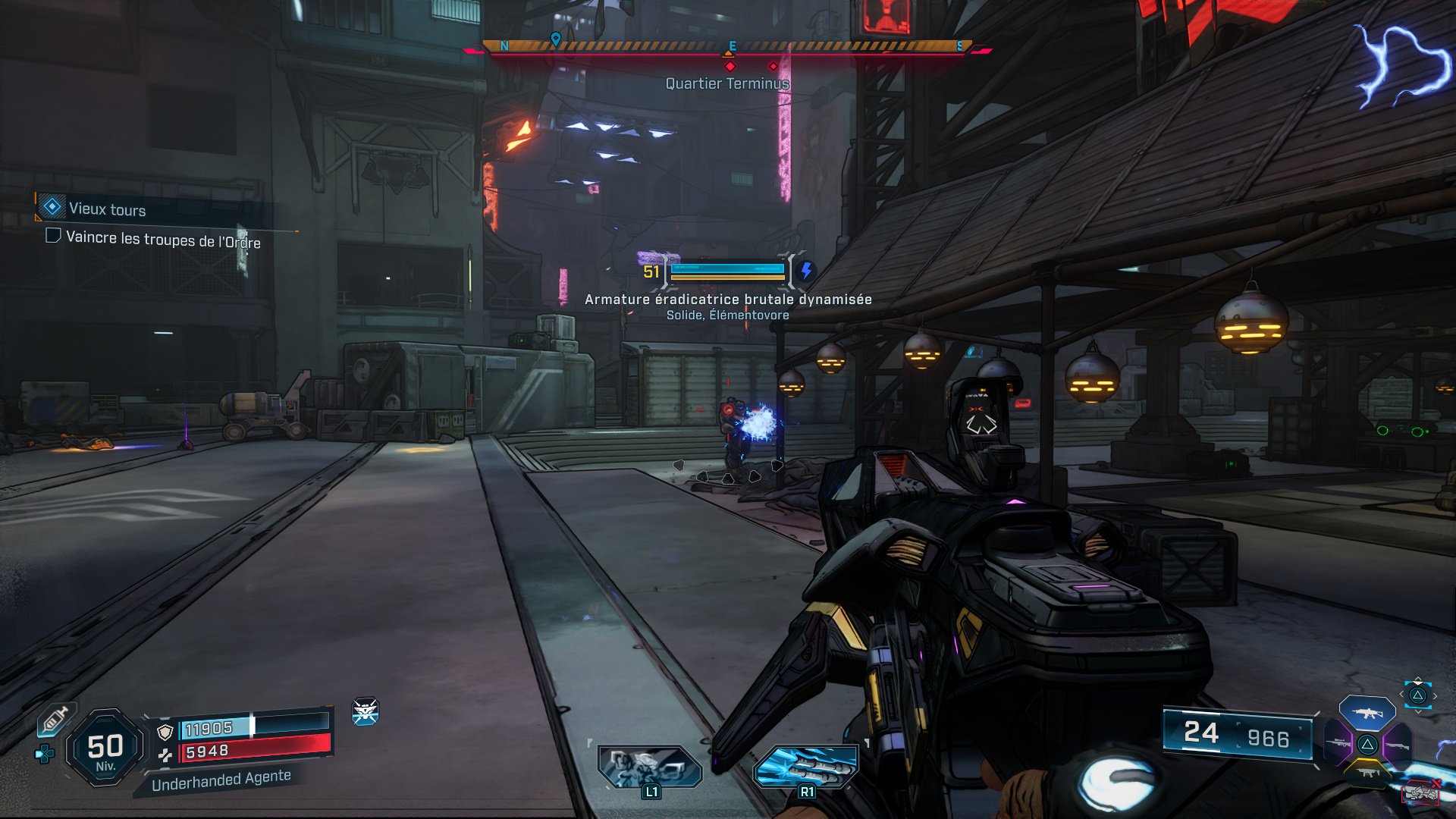Viewport: 1456px width, 819px height.
Task: Click the R1 shock grenade icon
Action: 806,764
